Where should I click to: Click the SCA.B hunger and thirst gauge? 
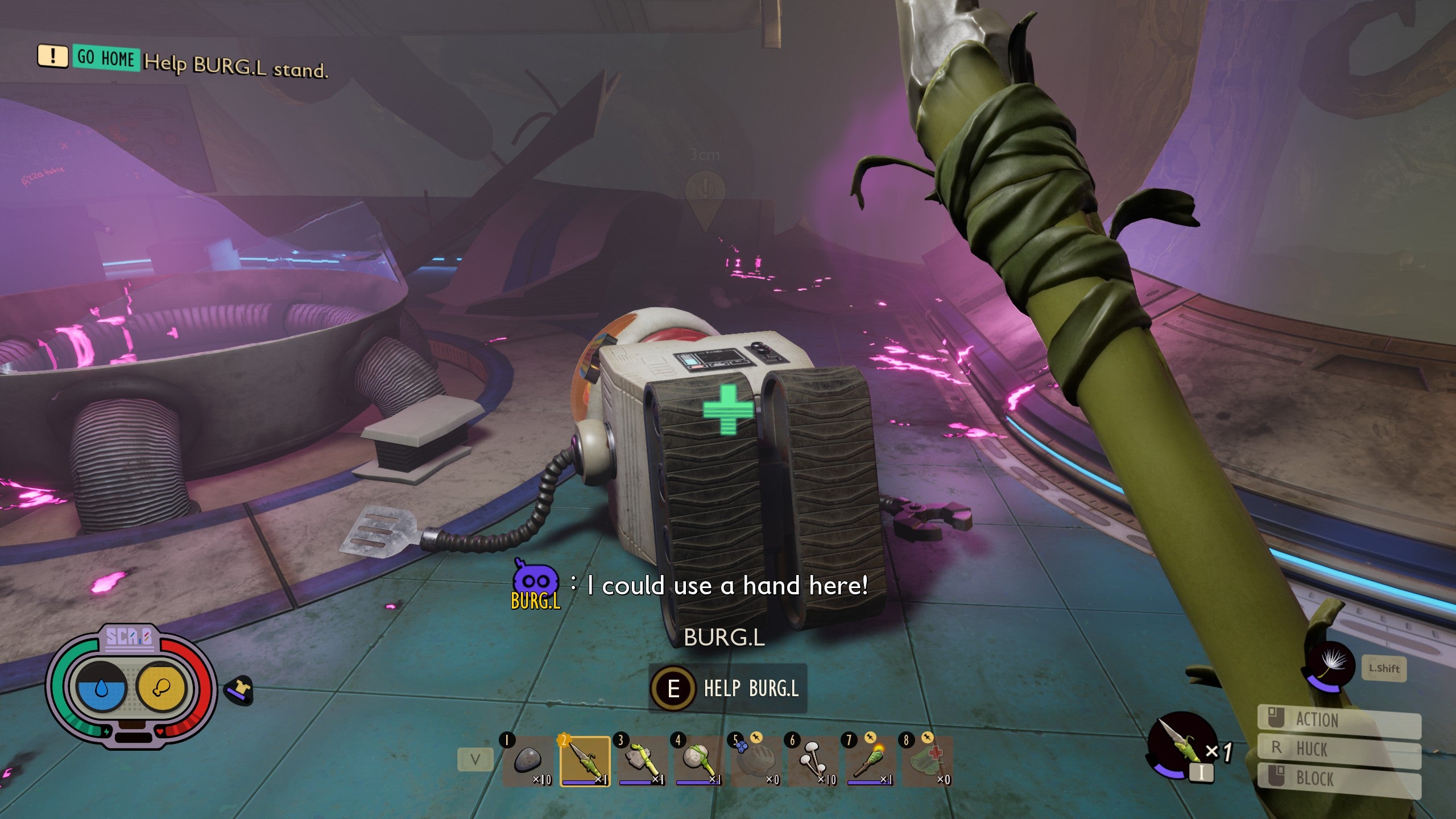131,687
